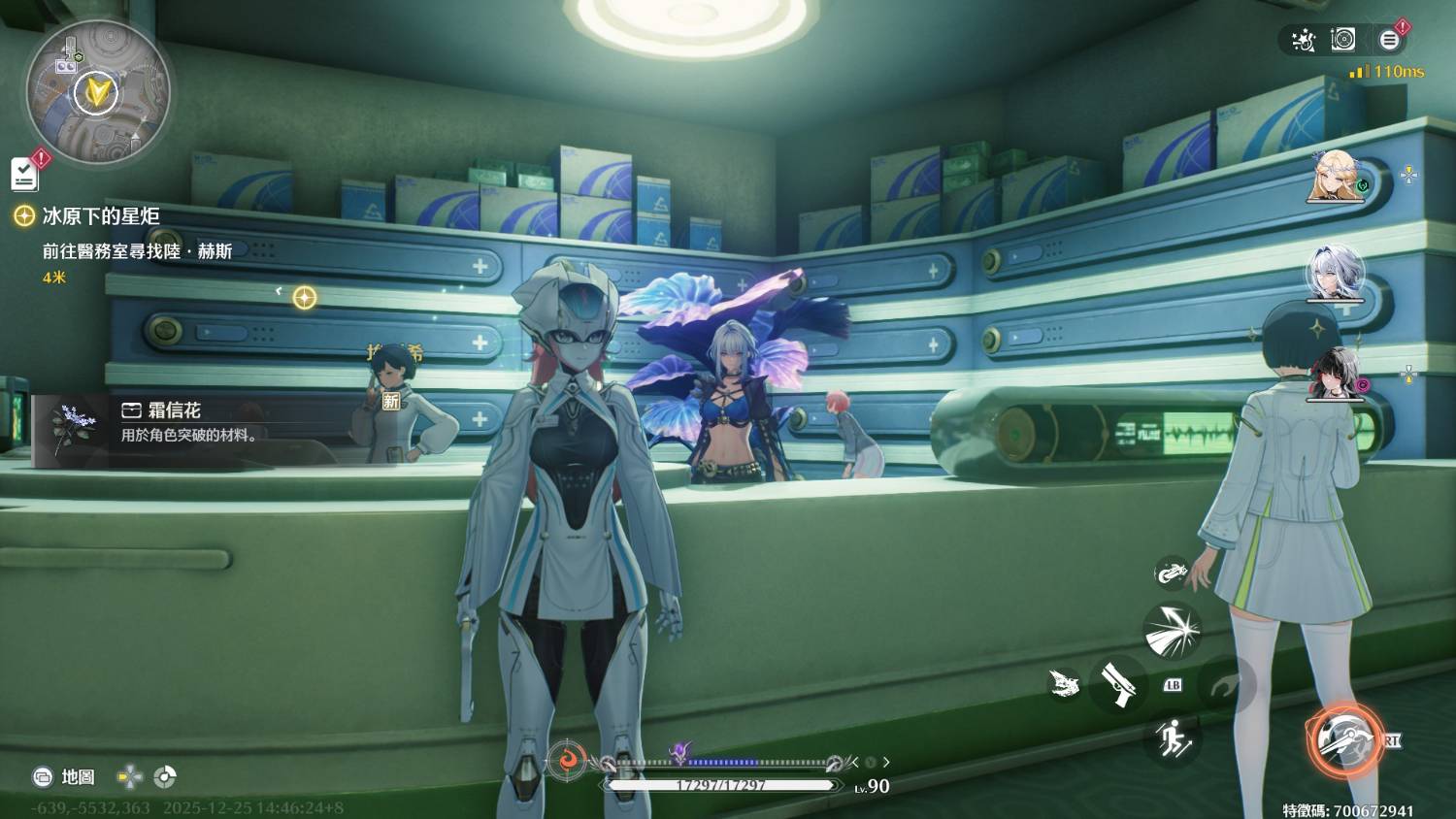Trigger the beast-head echo skill
The width and height of the screenshot is (1456, 819).
point(1065,683)
